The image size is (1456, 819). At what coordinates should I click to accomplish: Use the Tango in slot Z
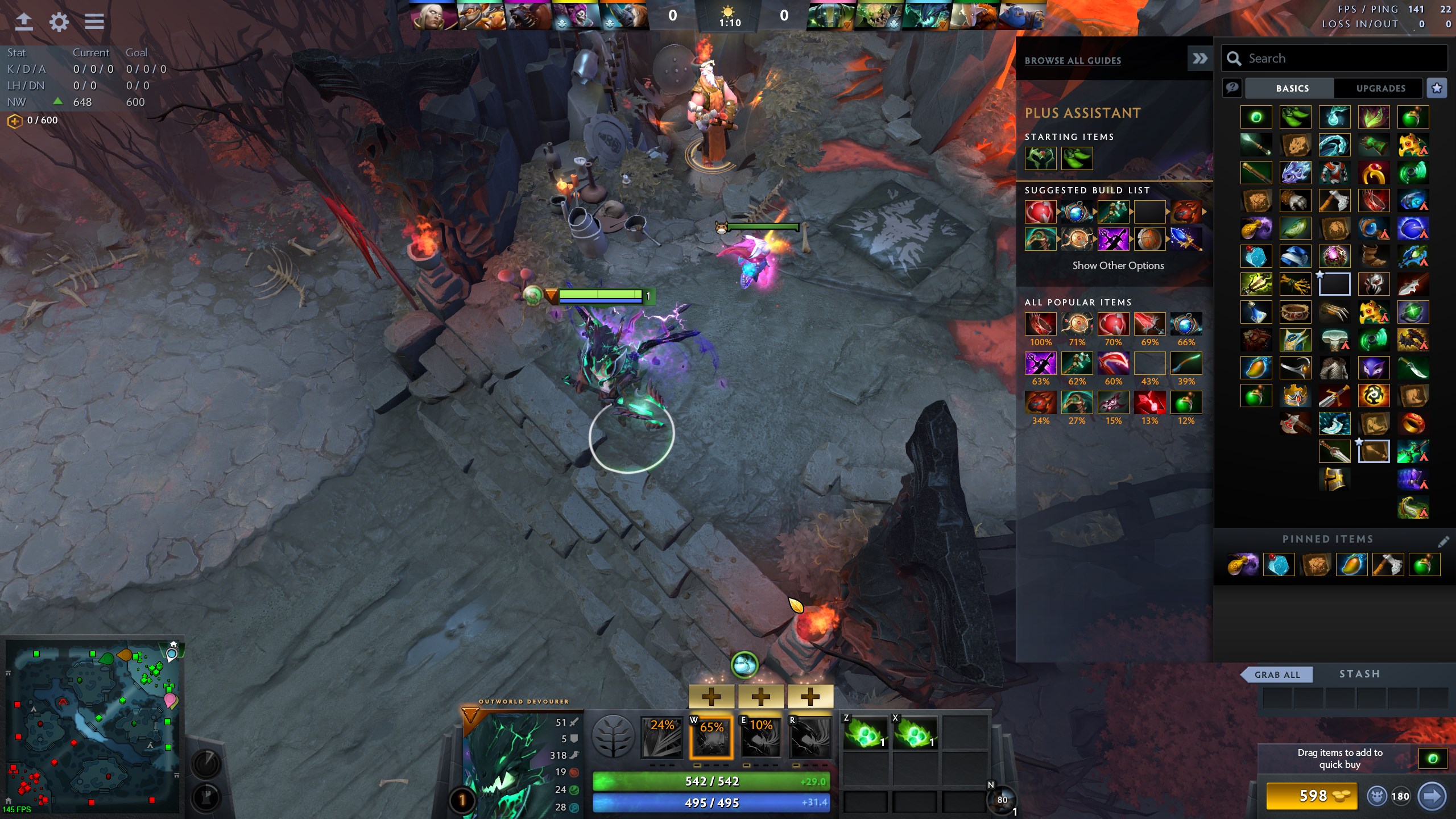point(865,733)
